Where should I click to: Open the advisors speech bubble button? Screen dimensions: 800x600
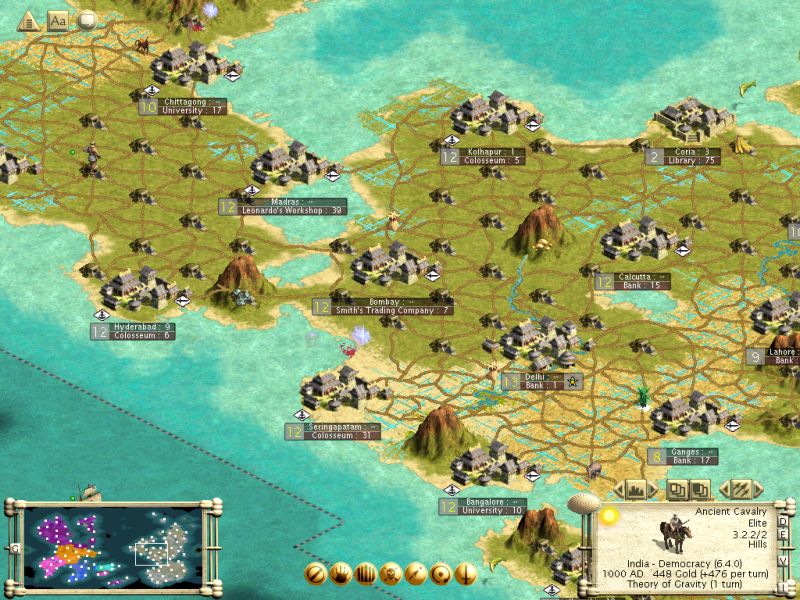[x=87, y=20]
